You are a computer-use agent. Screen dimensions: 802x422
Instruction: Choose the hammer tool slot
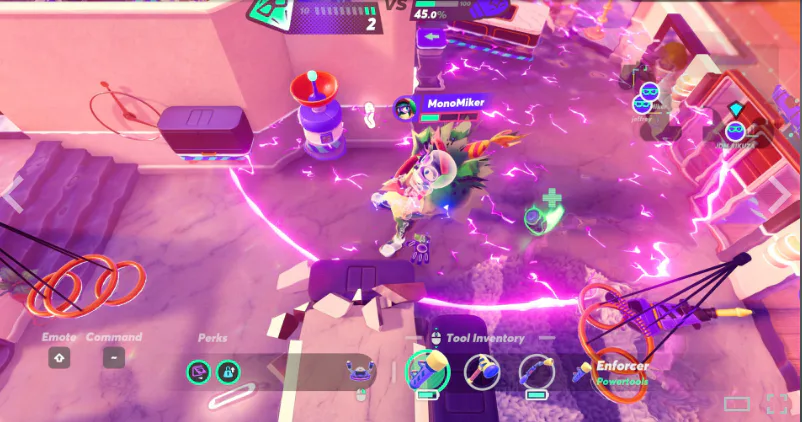[x=484, y=372]
